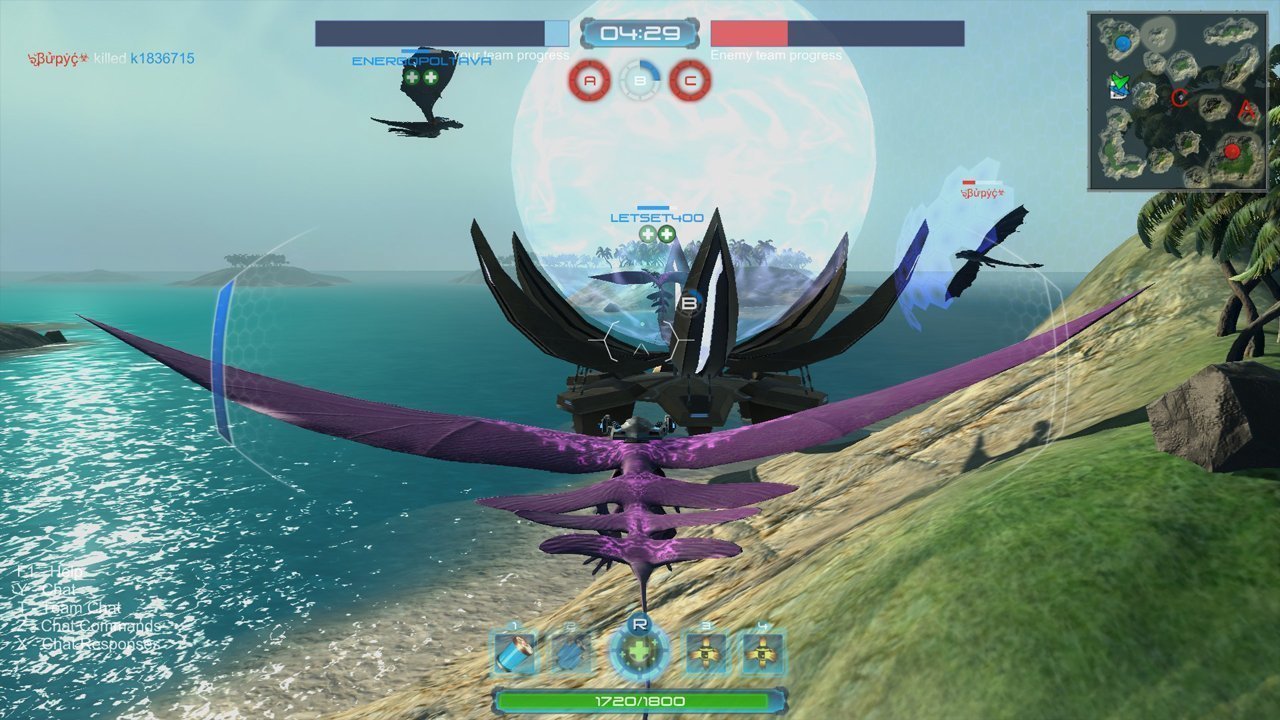1280x720 pixels.
Task: Click the green player arrow on minimap
Action: click(x=1119, y=82)
